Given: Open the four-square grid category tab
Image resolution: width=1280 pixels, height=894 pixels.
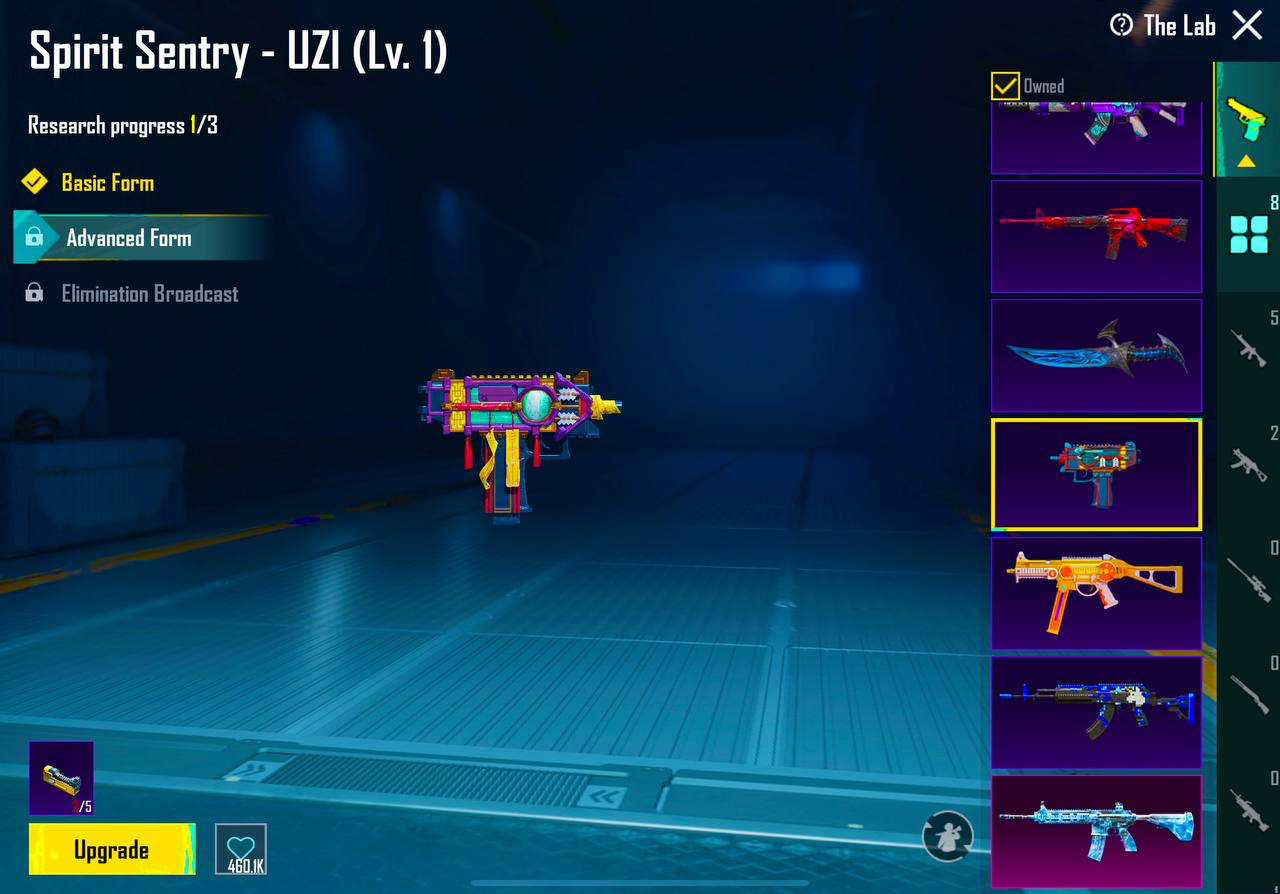Looking at the screenshot, I should (1249, 235).
